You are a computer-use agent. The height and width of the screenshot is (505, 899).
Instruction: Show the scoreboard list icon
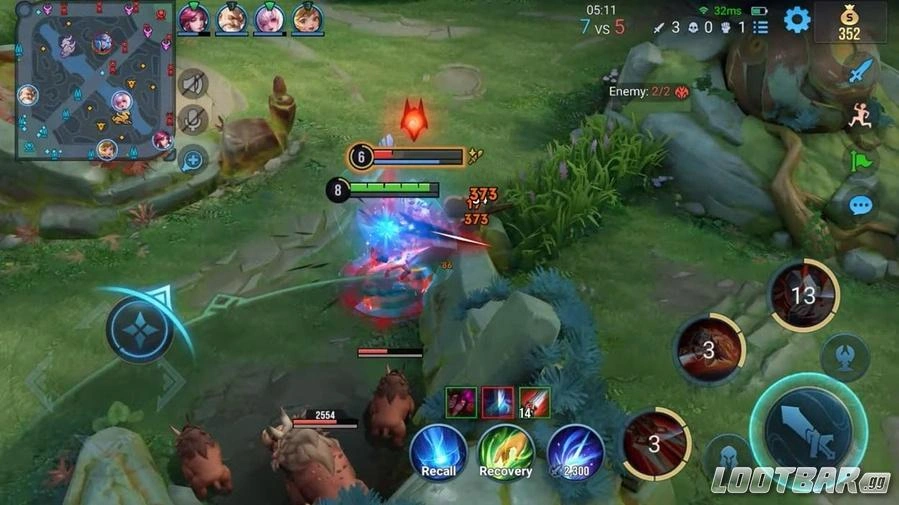point(761,27)
